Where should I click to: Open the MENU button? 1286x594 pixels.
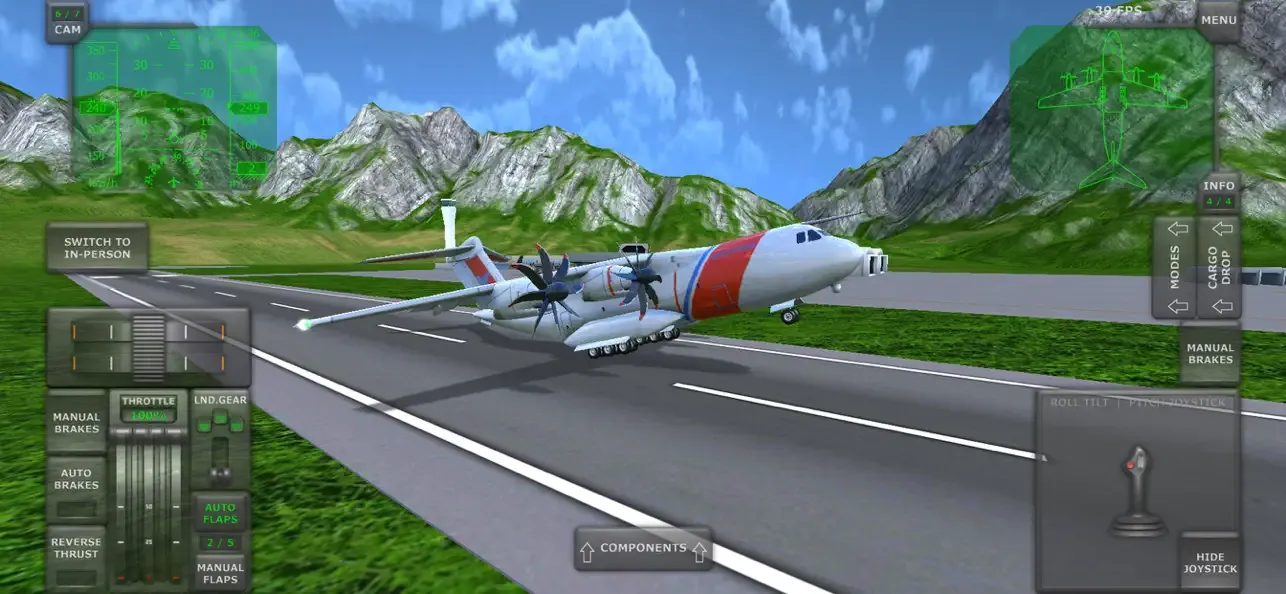click(1218, 20)
